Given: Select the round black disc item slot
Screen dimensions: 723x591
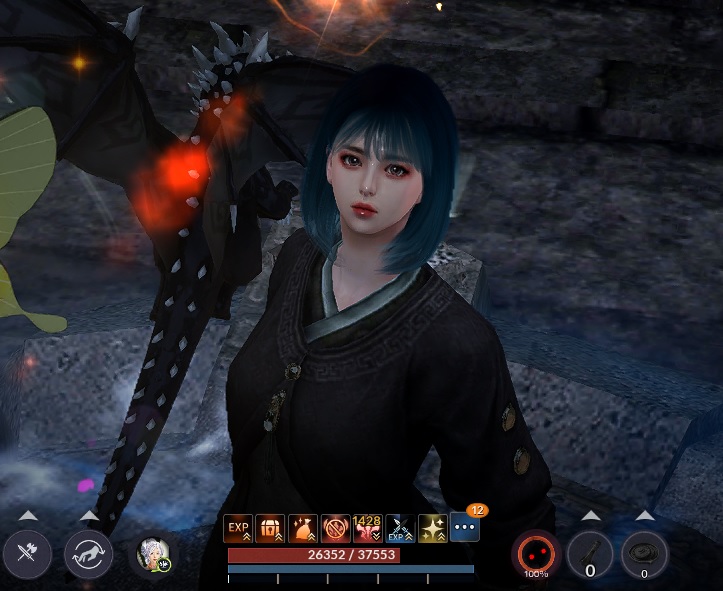Looking at the screenshot, I should click(x=644, y=553).
